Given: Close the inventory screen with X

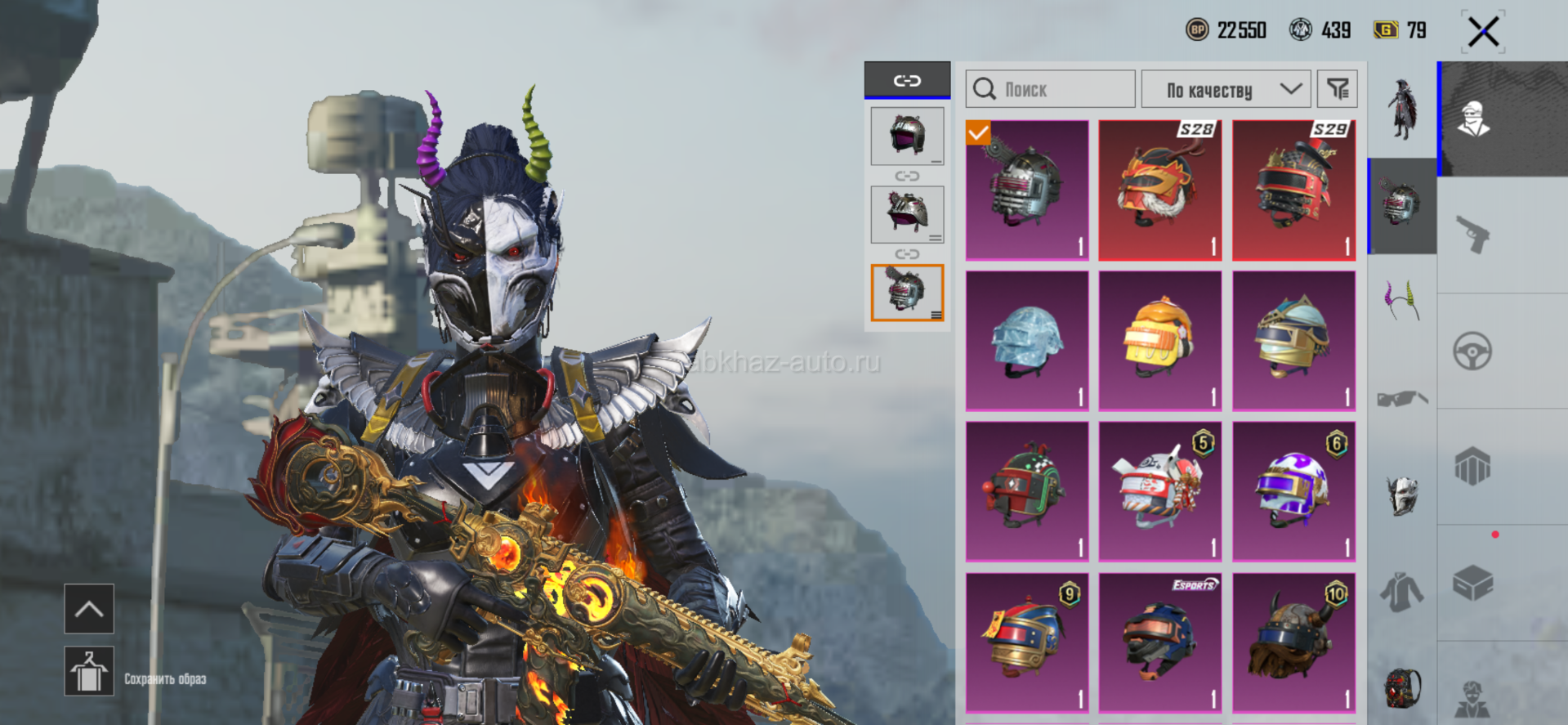Looking at the screenshot, I should (1483, 33).
